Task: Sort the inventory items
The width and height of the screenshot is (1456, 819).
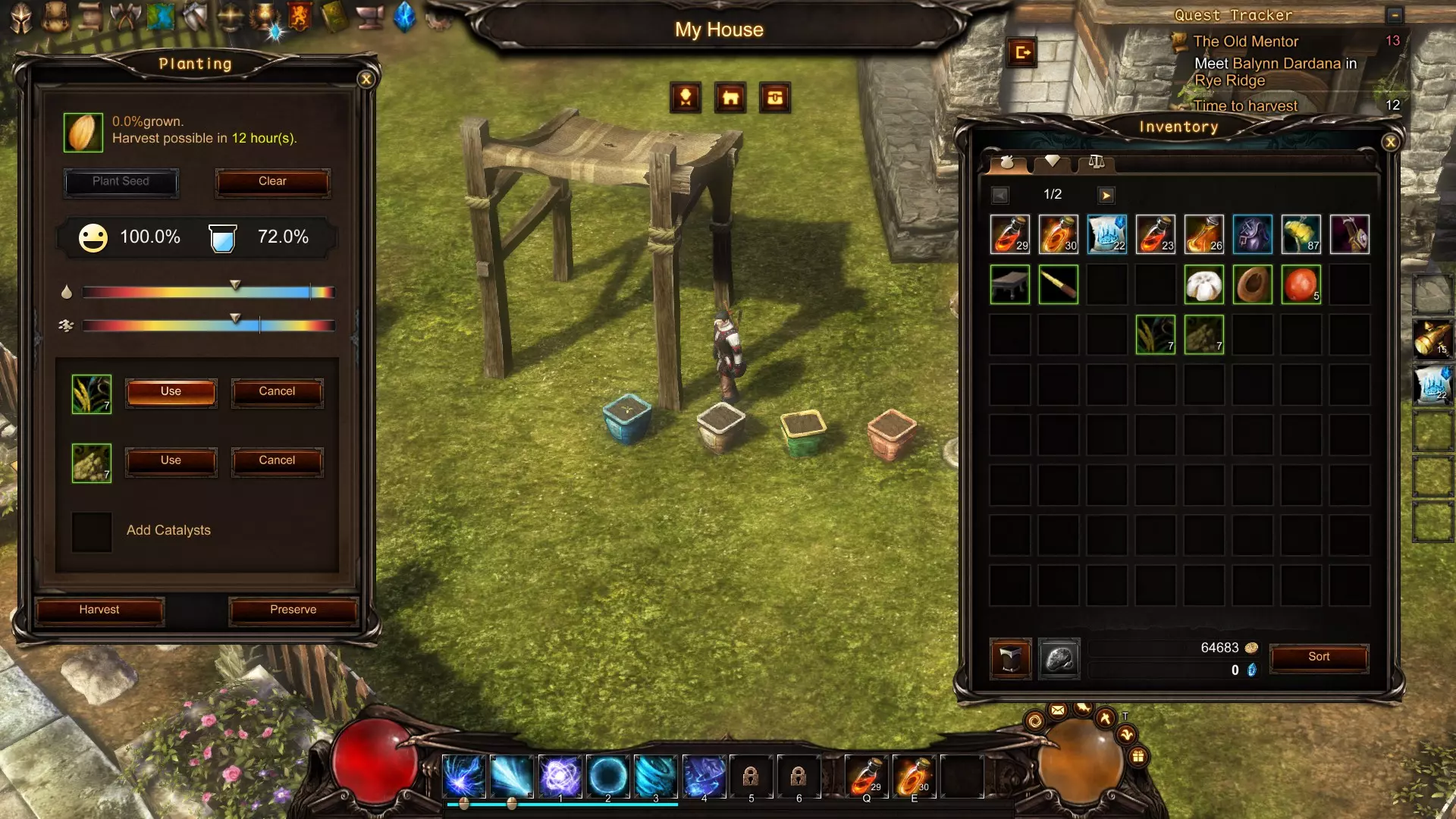Action: pyautogui.click(x=1318, y=657)
